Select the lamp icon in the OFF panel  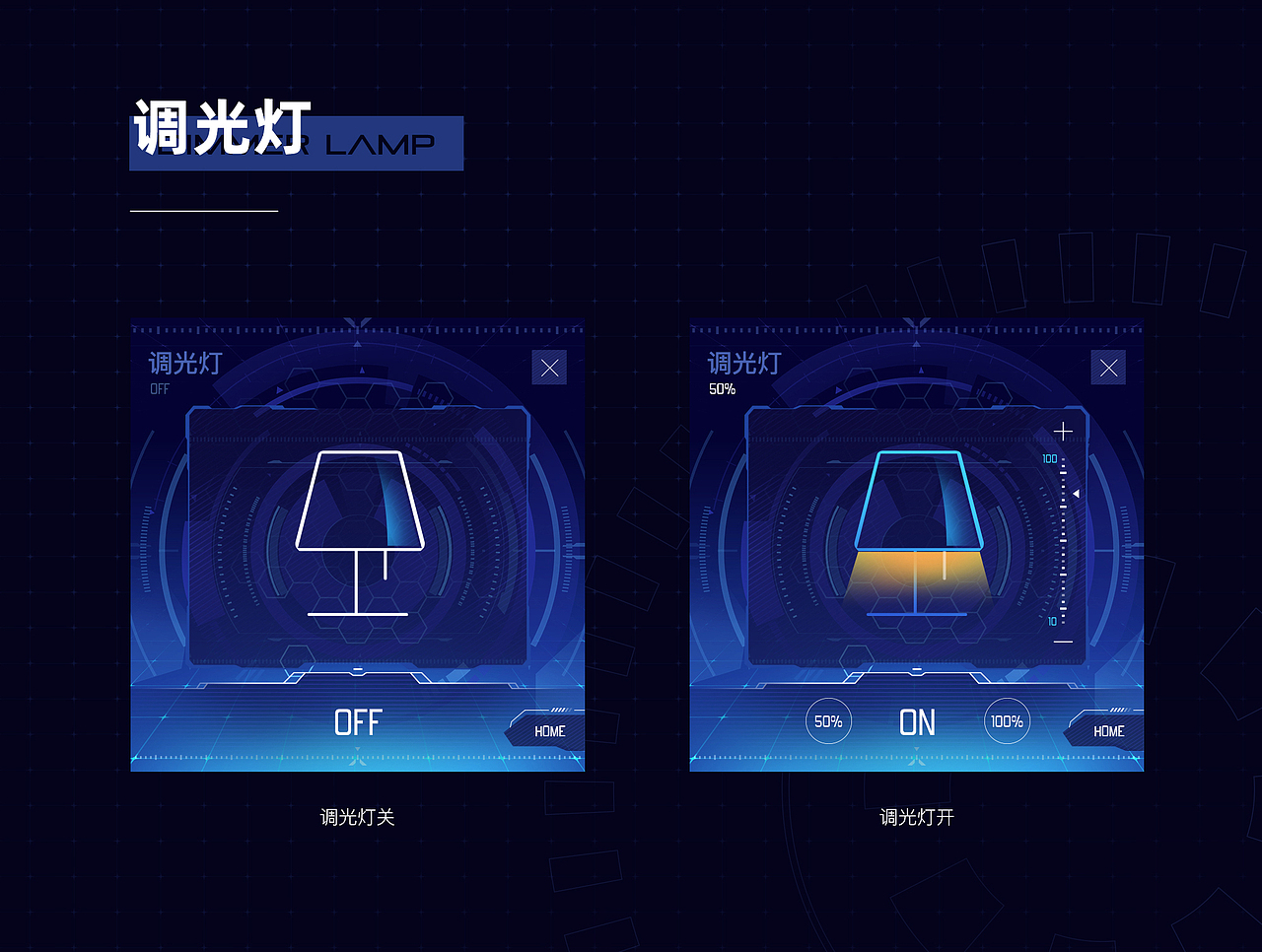[x=360, y=532]
